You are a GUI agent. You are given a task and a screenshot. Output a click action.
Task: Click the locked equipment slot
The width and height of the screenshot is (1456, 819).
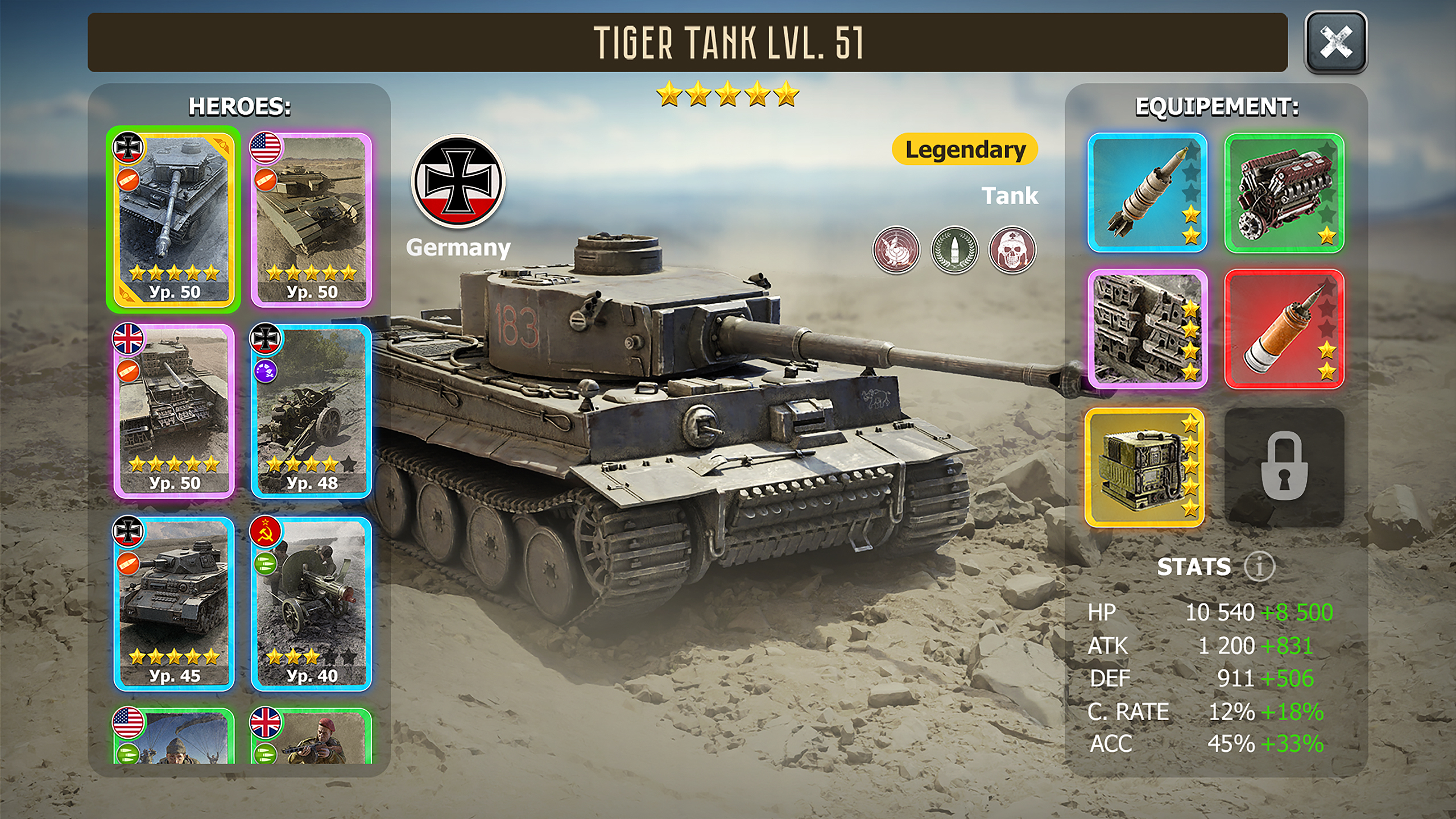[1284, 467]
